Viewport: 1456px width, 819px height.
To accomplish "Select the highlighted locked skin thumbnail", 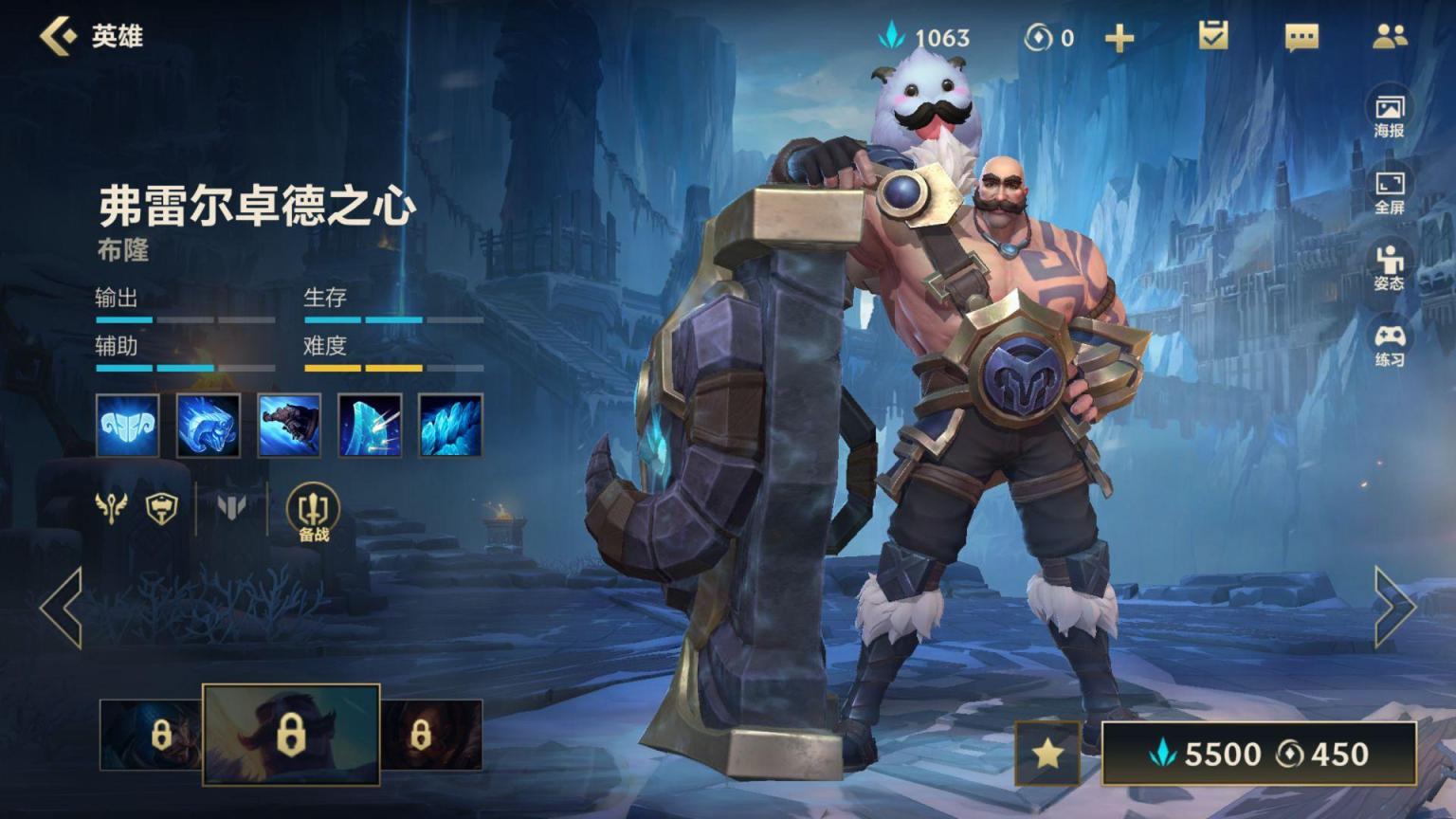I will 291,735.
